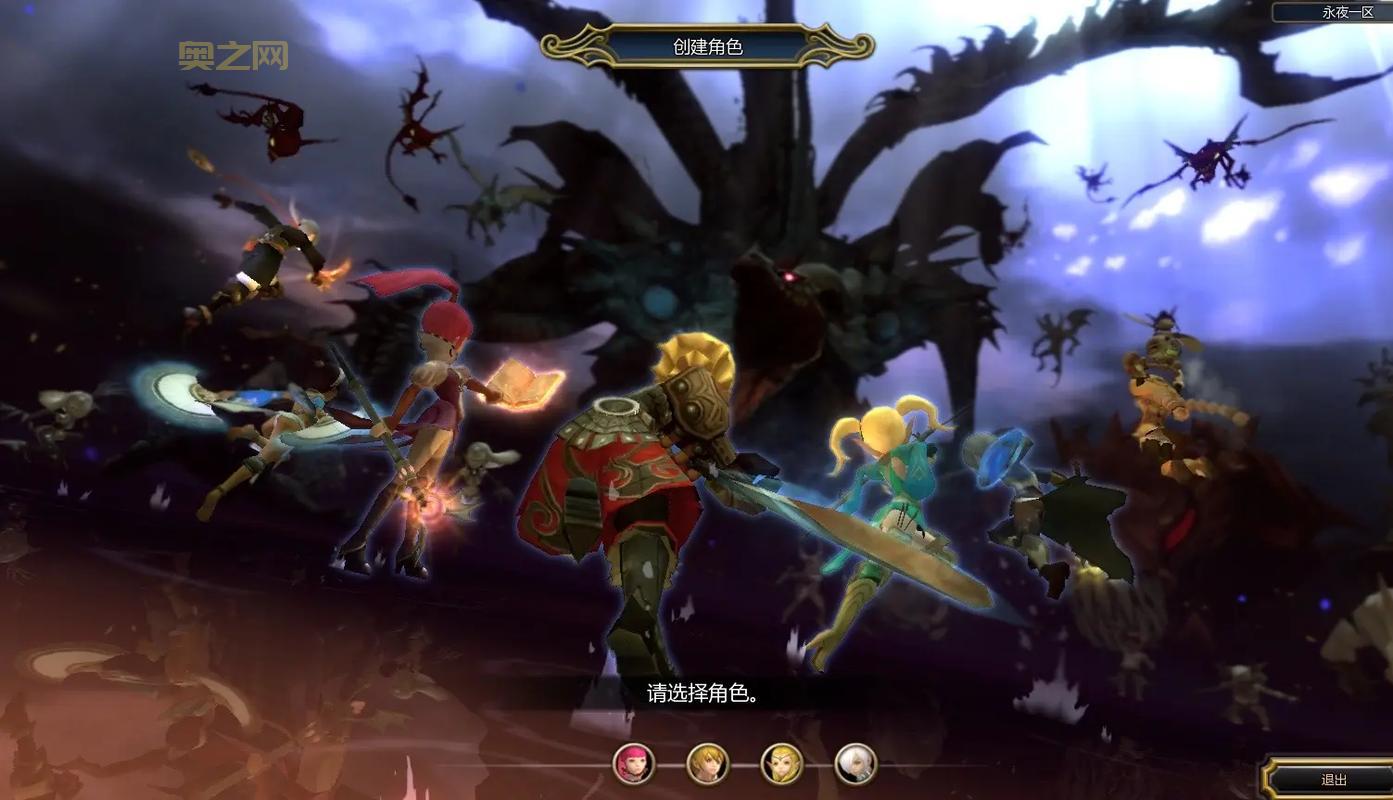Screen dimensions: 1393x800
Task: Select the white-haired character portrait
Action: (855, 764)
